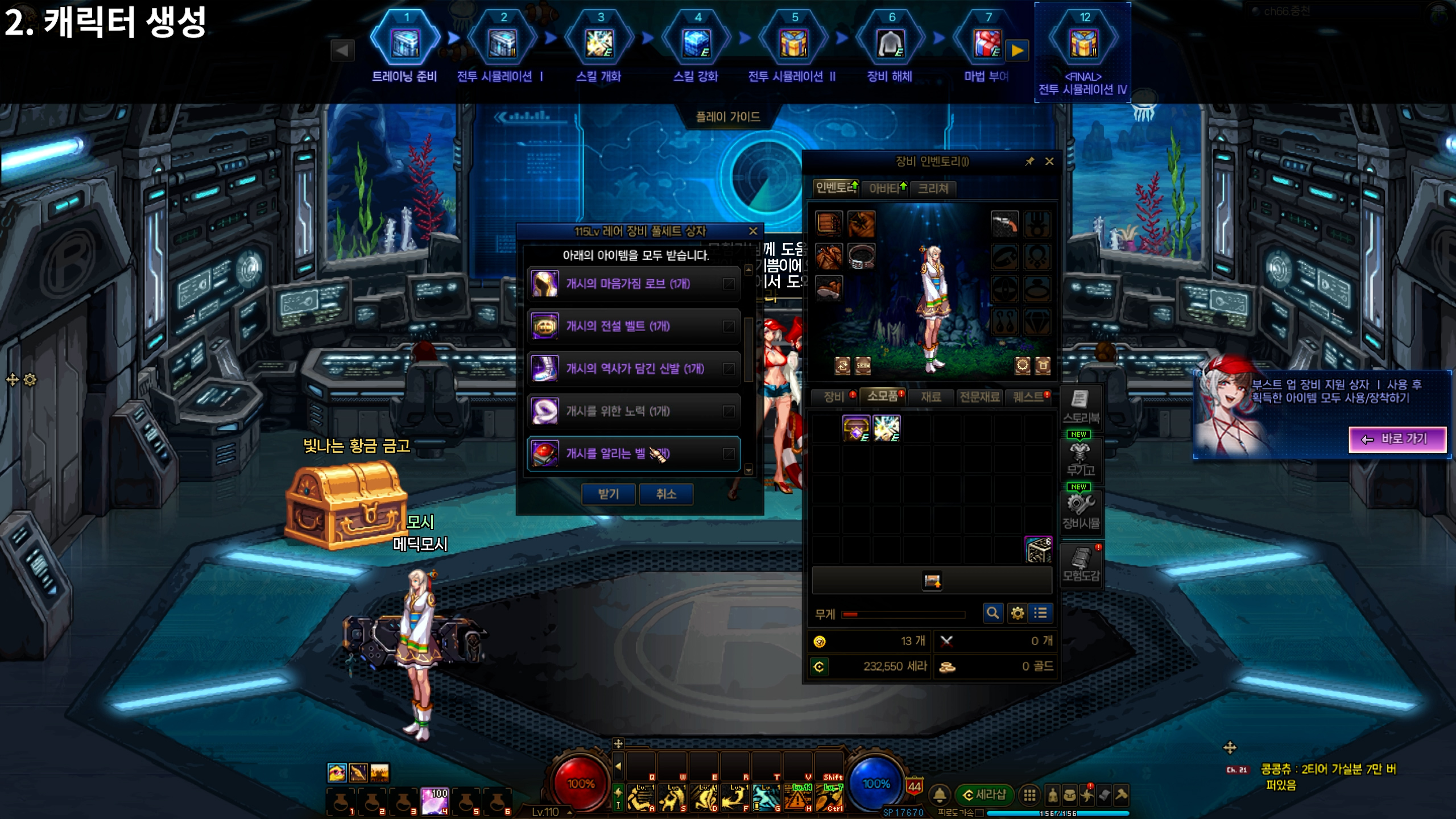This screenshot has width=1456, height=819.
Task: Select the 장비 inventory tab
Action: click(834, 396)
